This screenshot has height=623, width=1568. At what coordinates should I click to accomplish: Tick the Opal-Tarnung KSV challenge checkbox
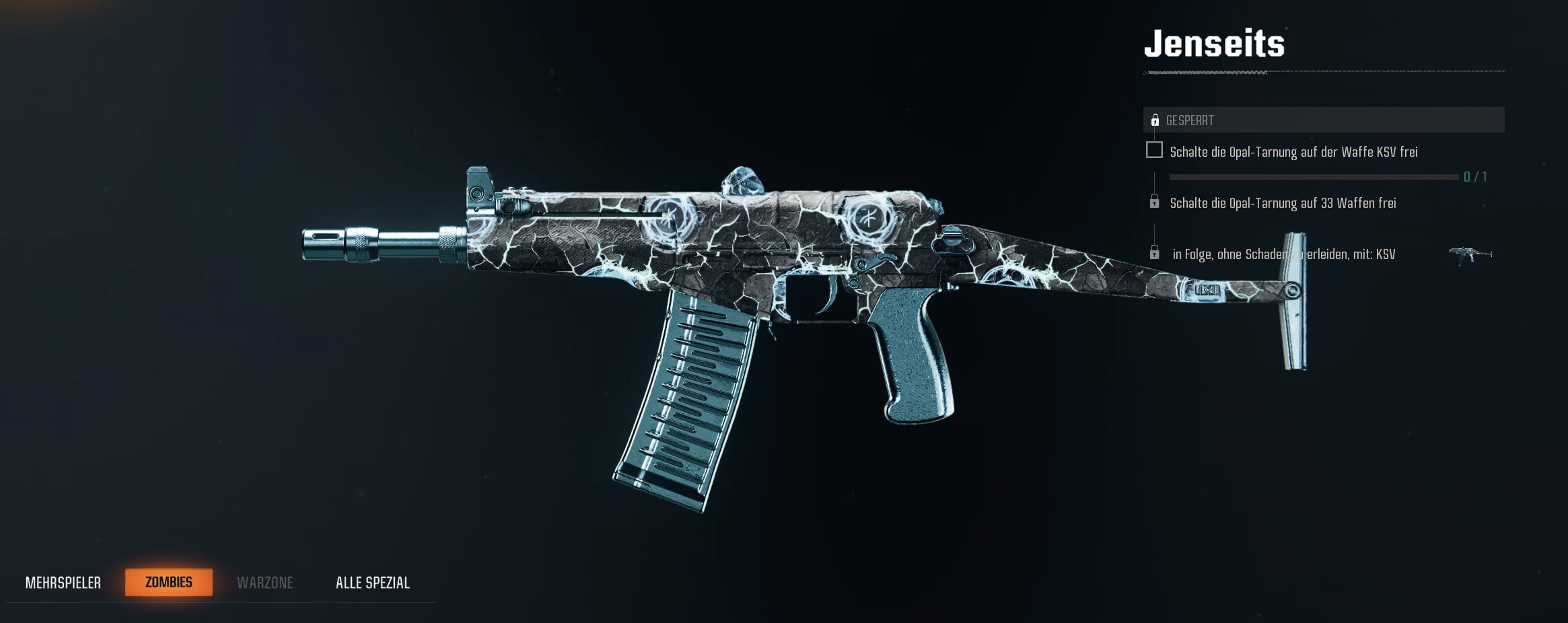click(1154, 150)
